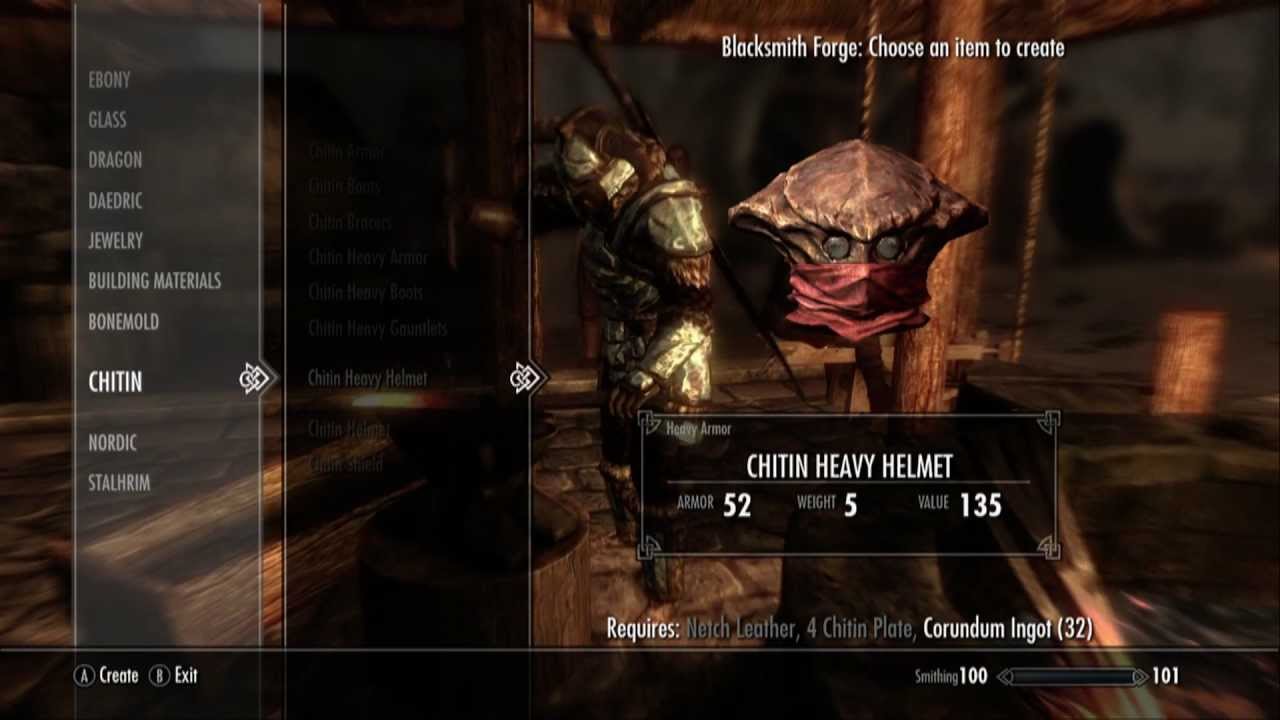Choose Chitin Boots from the list

point(344,186)
